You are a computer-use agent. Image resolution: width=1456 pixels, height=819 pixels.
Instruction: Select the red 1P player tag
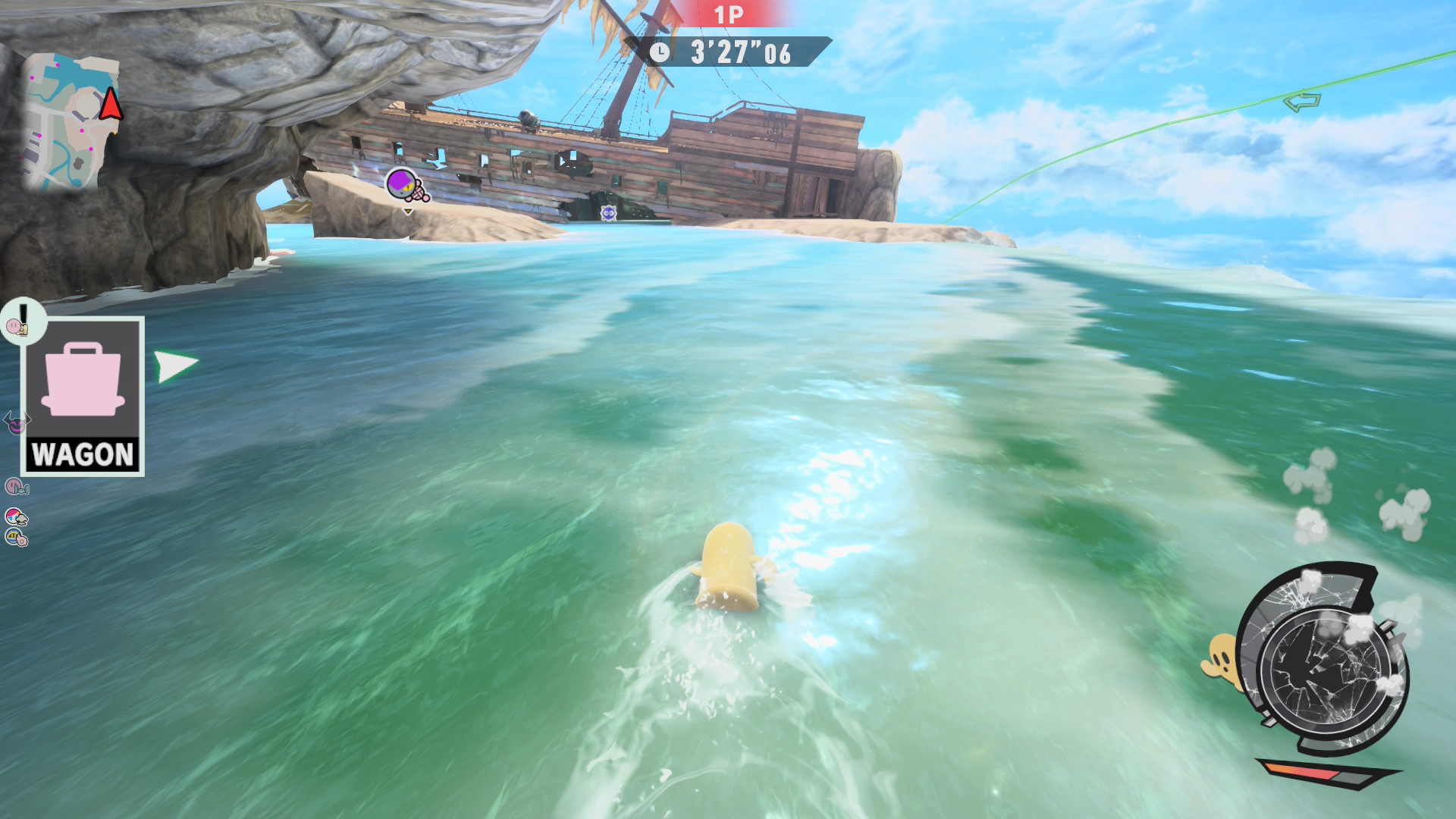(728, 15)
